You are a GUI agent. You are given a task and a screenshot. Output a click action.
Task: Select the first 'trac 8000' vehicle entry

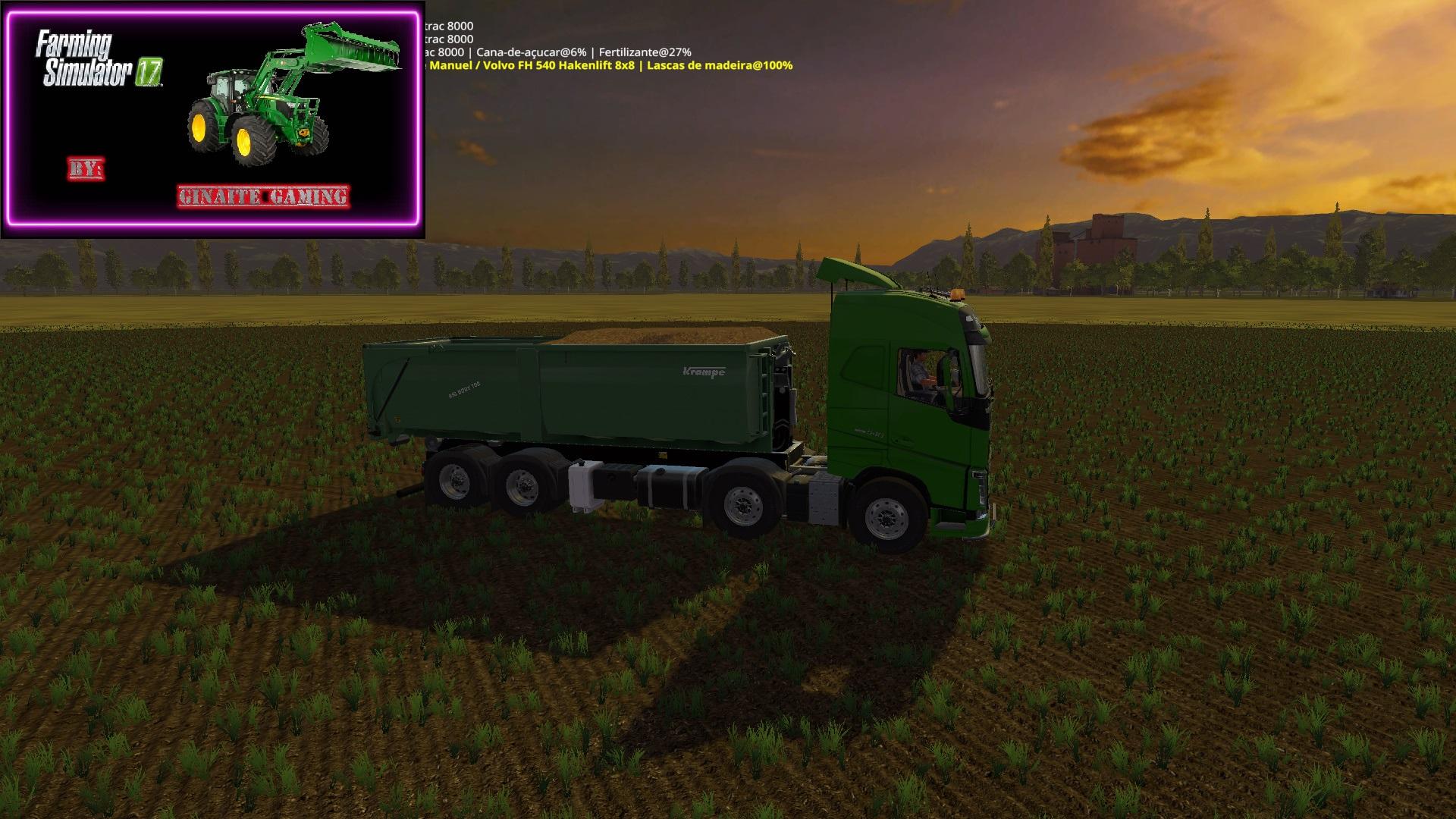(x=451, y=25)
